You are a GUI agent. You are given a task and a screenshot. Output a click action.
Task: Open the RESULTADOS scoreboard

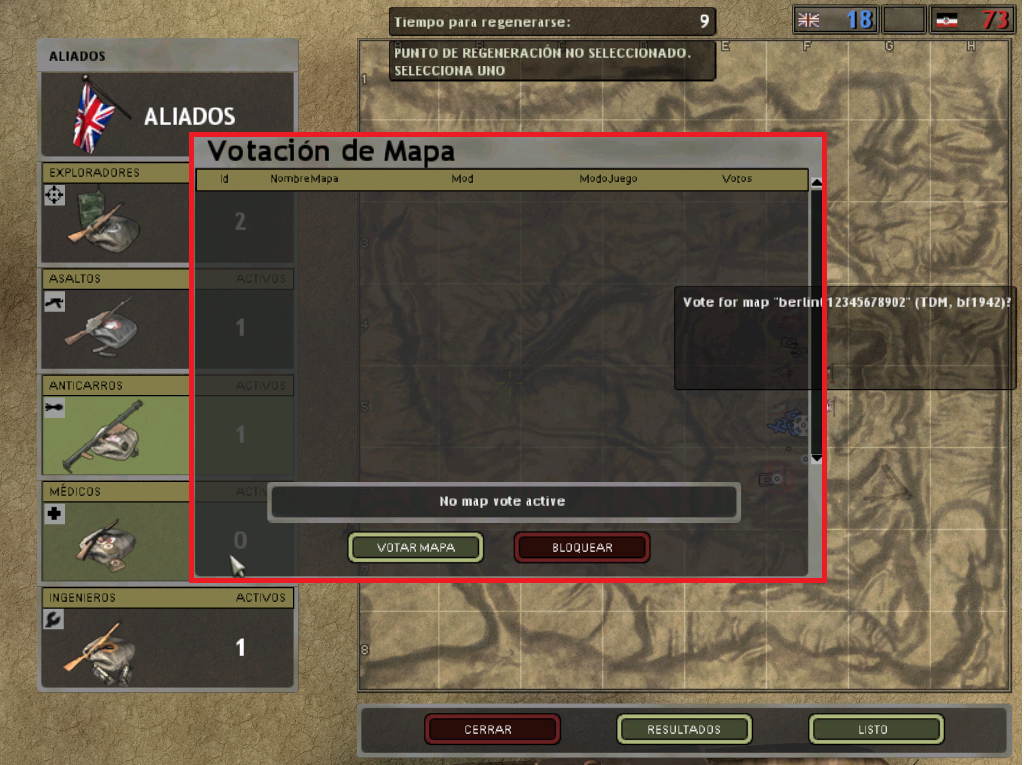click(x=684, y=729)
